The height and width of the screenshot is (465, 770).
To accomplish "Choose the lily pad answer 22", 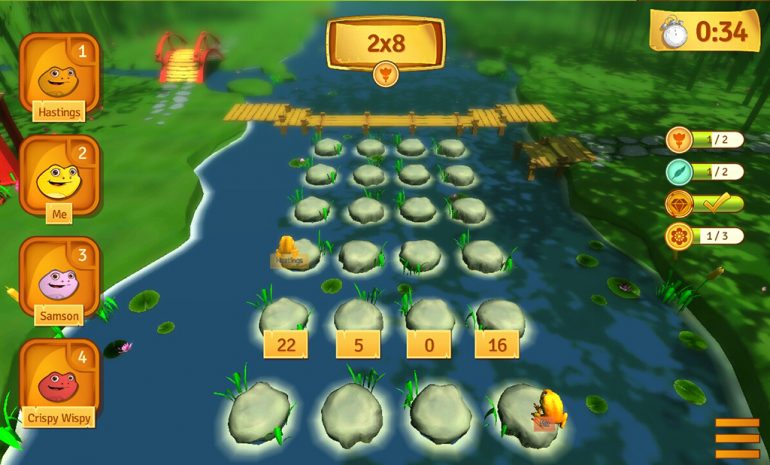I will point(284,344).
